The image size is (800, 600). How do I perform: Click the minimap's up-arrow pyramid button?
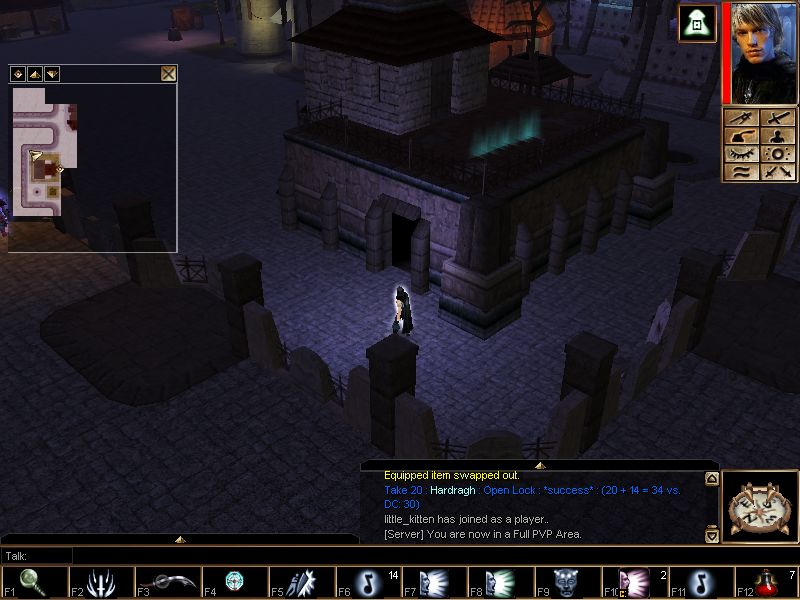(34, 74)
